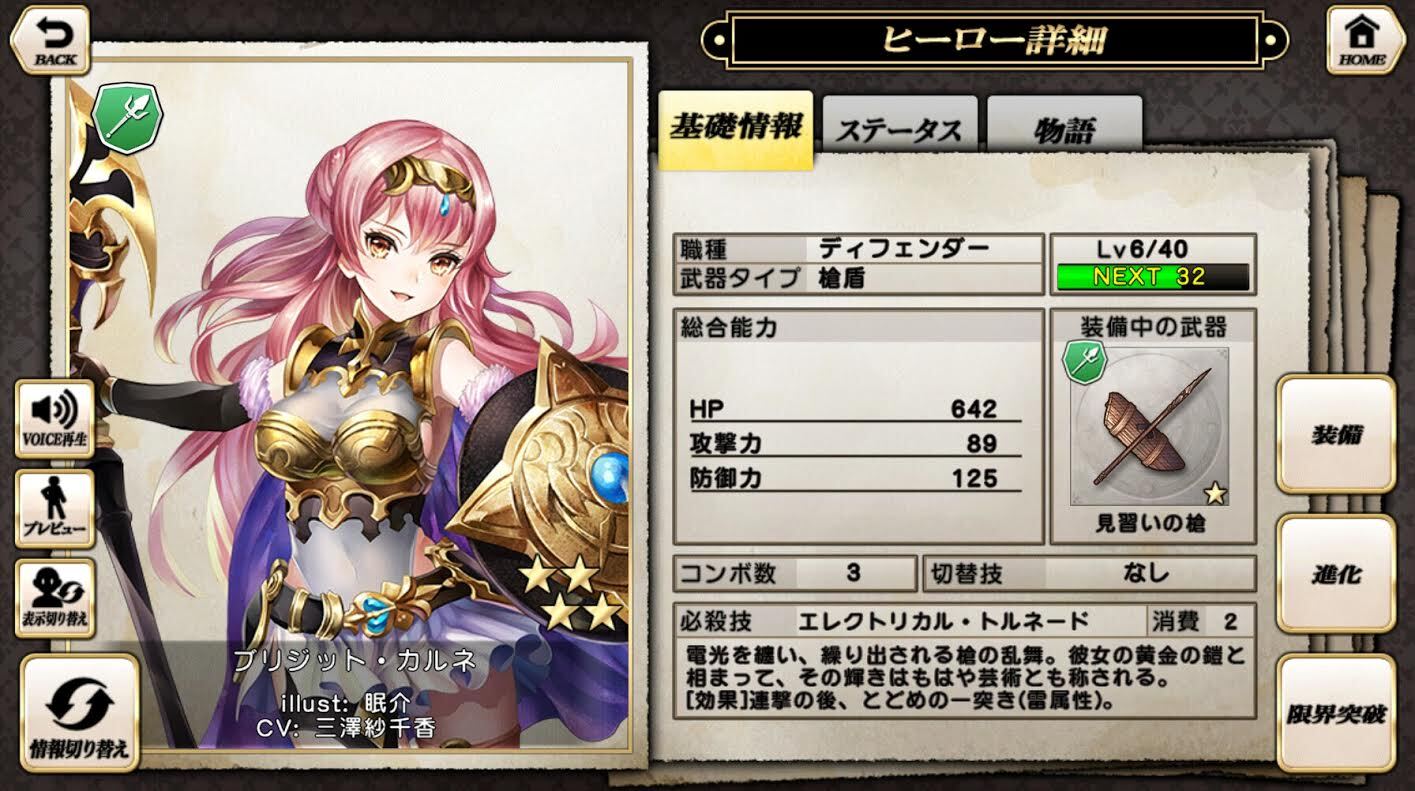This screenshot has height=791, width=1415.
Task: Toggle the 表示切り替え display switch
Action: tap(55, 598)
